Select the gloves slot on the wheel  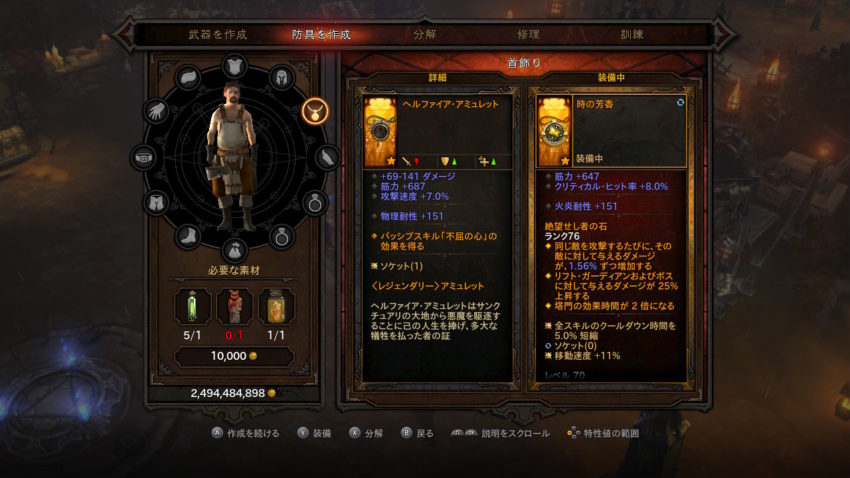(x=157, y=110)
